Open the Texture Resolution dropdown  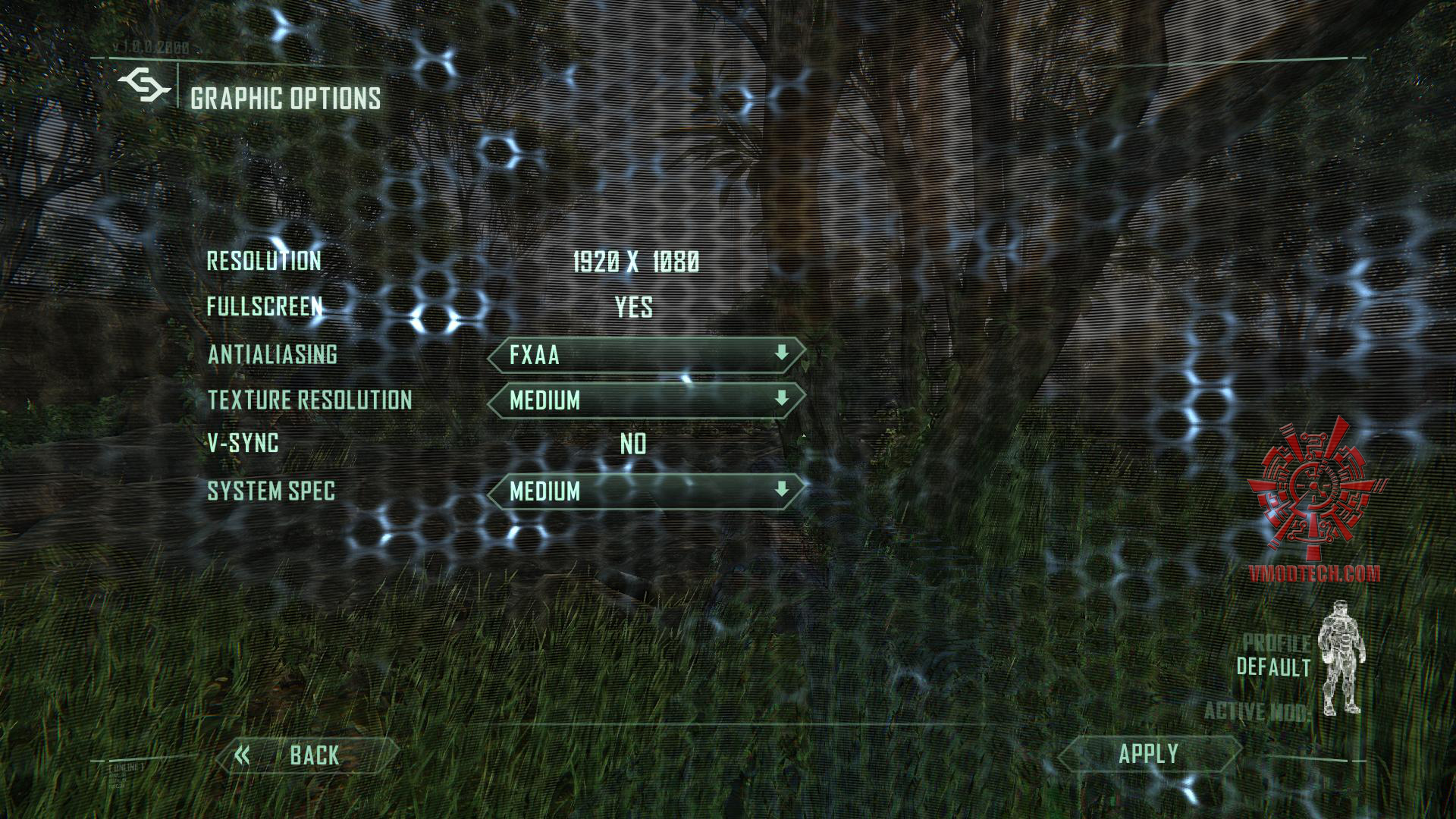tap(646, 400)
